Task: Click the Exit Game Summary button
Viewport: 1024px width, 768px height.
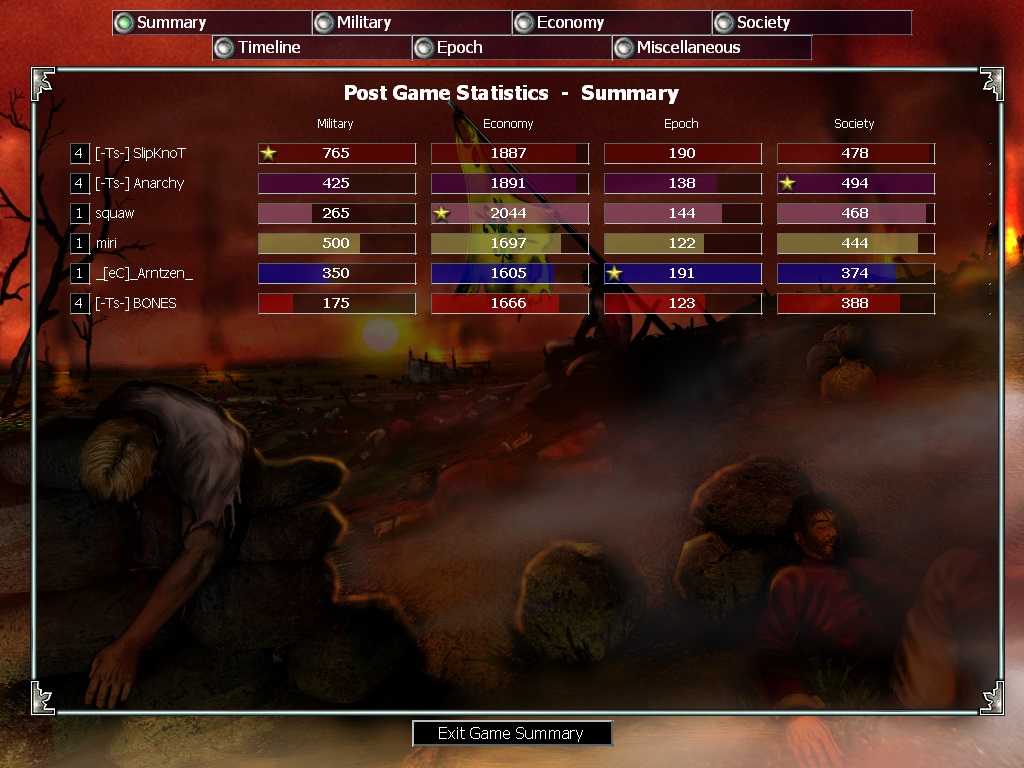Action: click(511, 733)
